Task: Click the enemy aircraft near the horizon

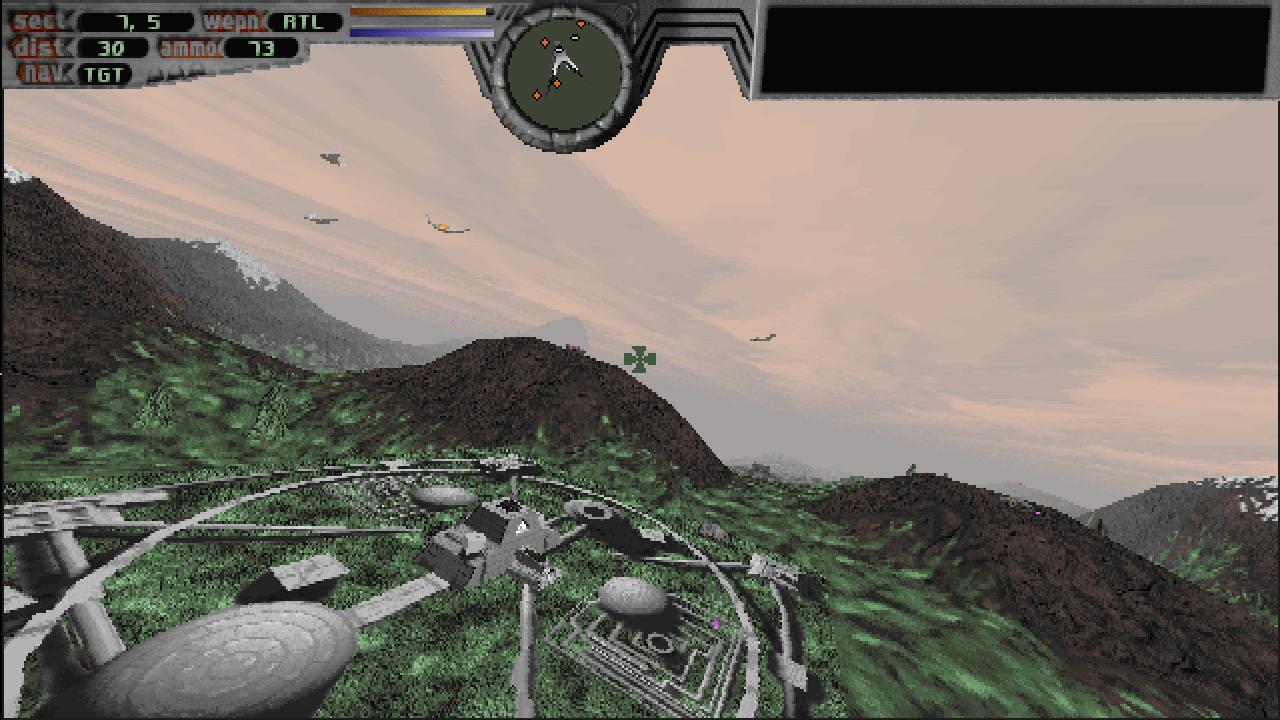Action: (762, 337)
